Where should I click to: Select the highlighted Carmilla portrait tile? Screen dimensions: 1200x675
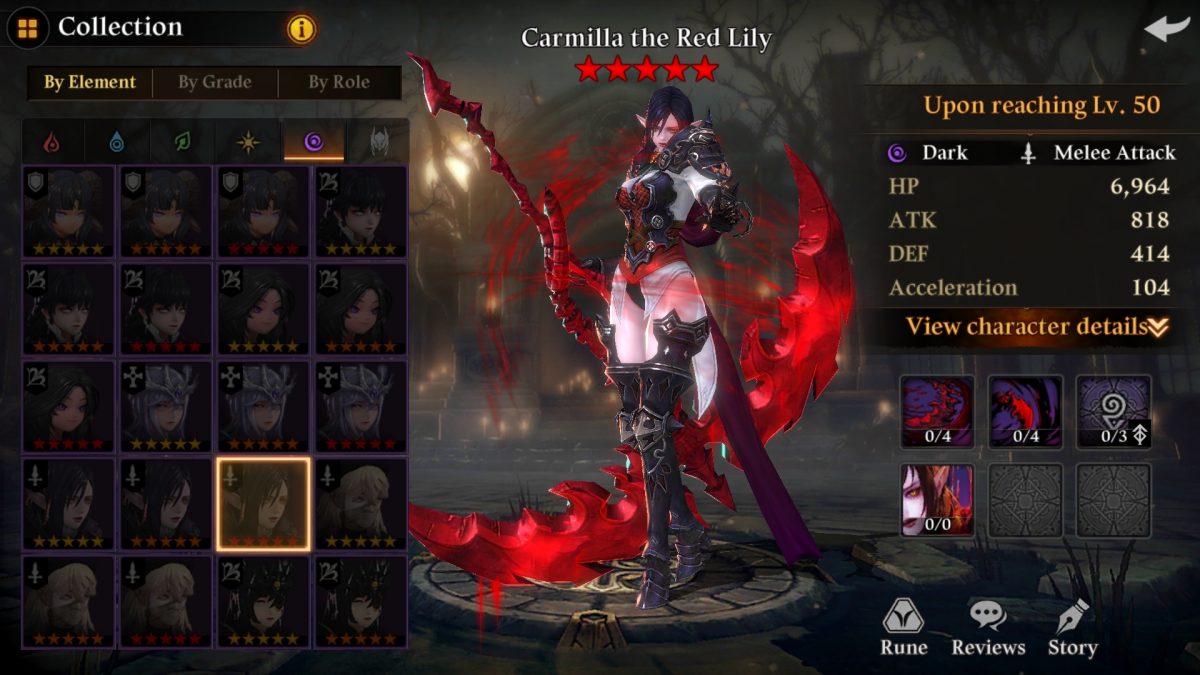263,504
